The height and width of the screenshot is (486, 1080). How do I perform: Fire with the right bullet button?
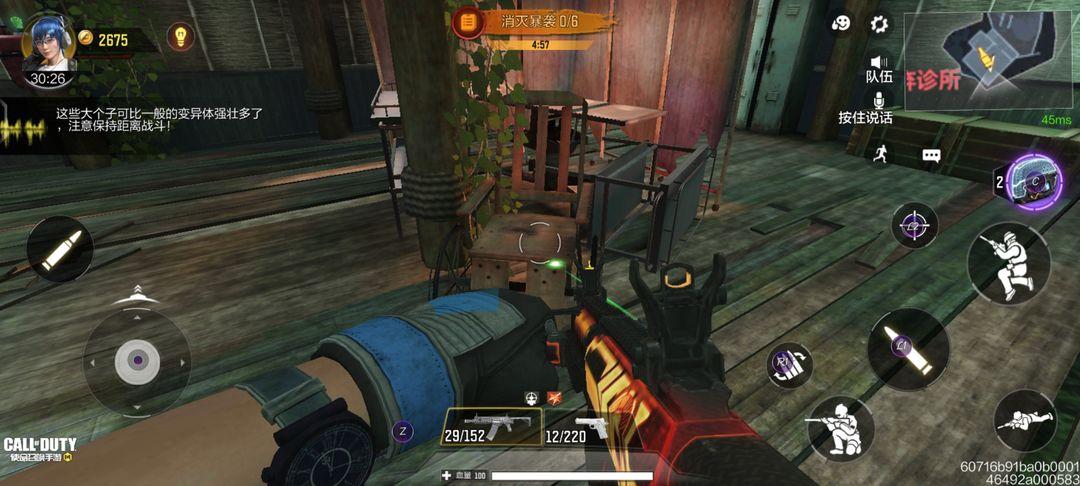click(x=908, y=349)
